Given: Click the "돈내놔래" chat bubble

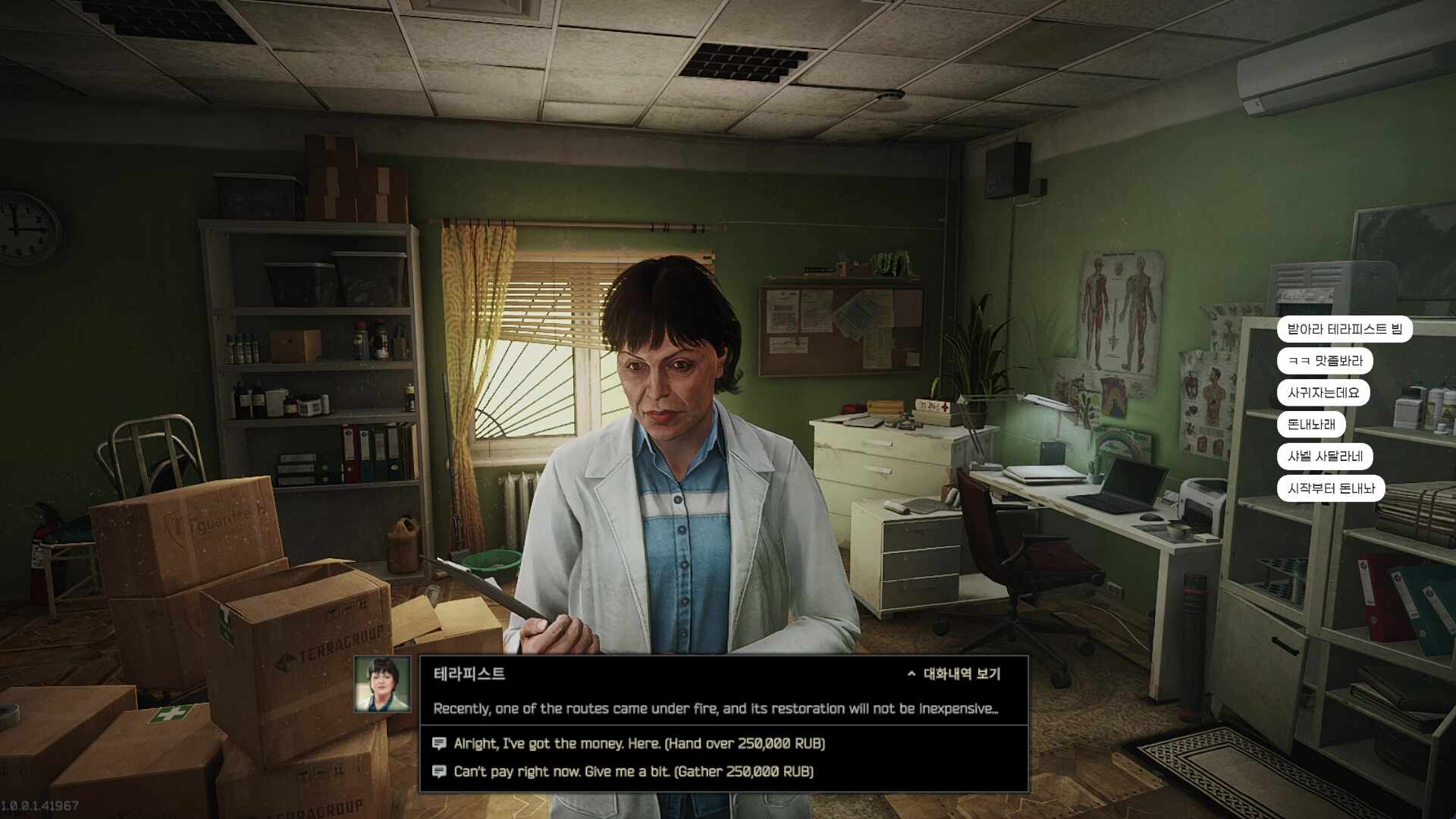Looking at the screenshot, I should pos(1310,425).
